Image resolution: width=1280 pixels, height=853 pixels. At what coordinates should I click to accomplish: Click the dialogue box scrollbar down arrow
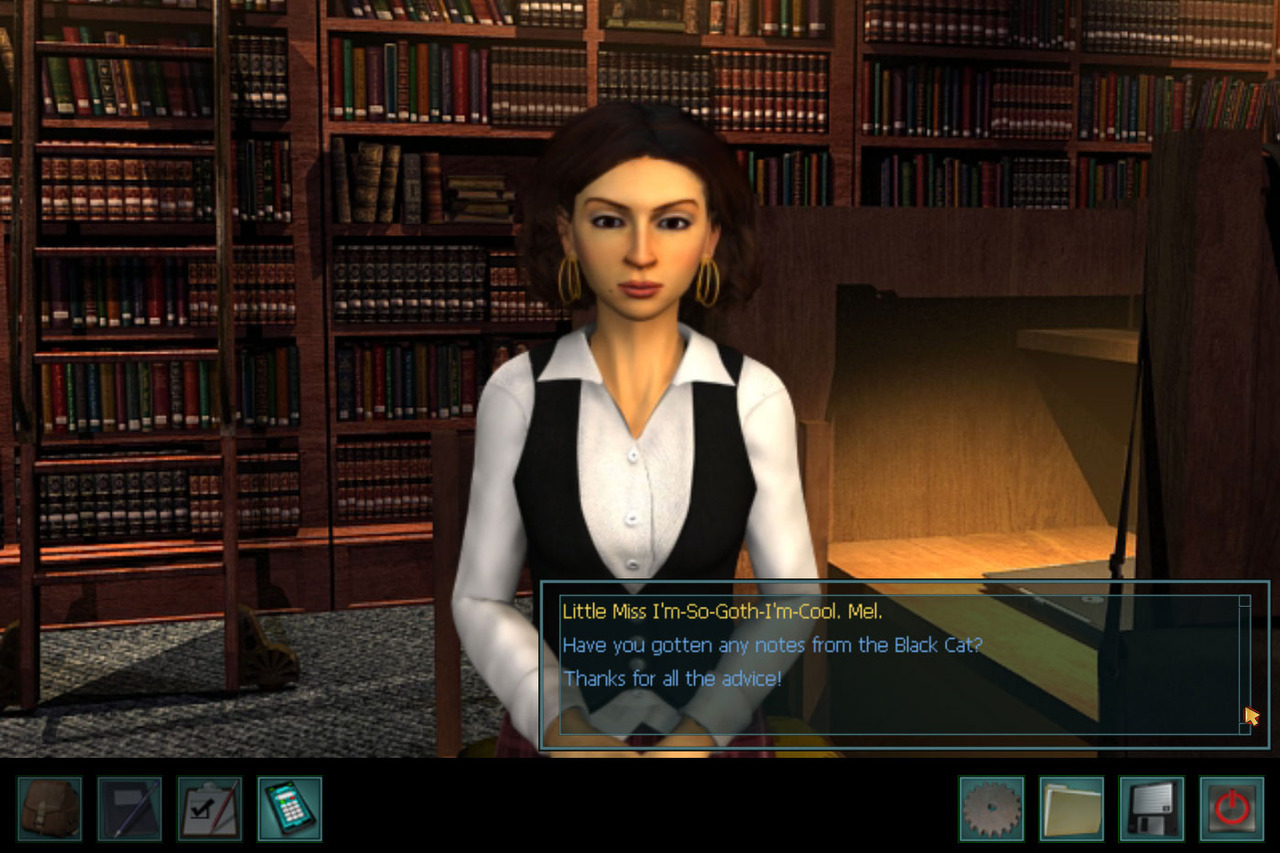(x=1245, y=728)
